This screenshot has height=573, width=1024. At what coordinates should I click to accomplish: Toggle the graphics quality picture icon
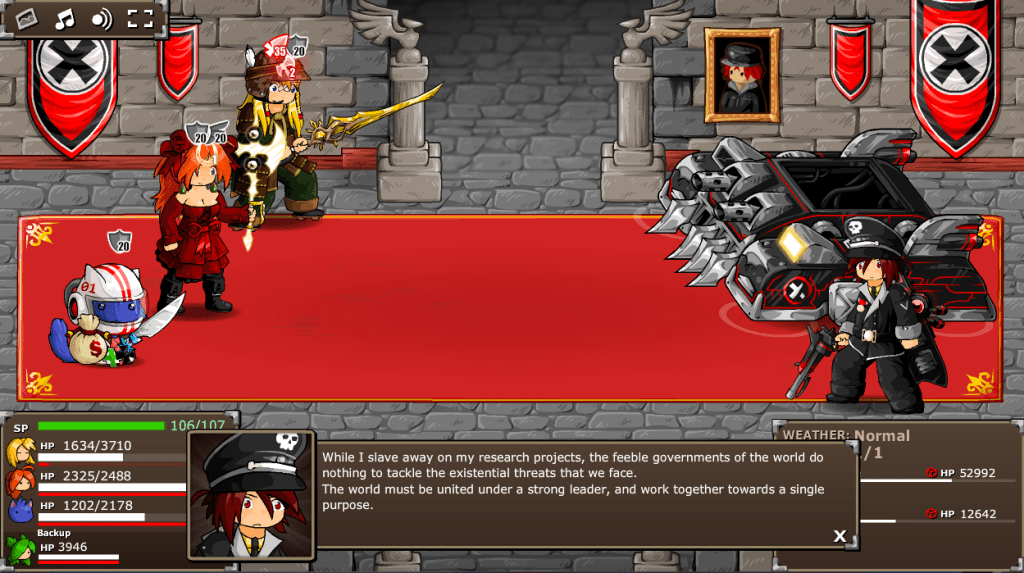[25, 18]
